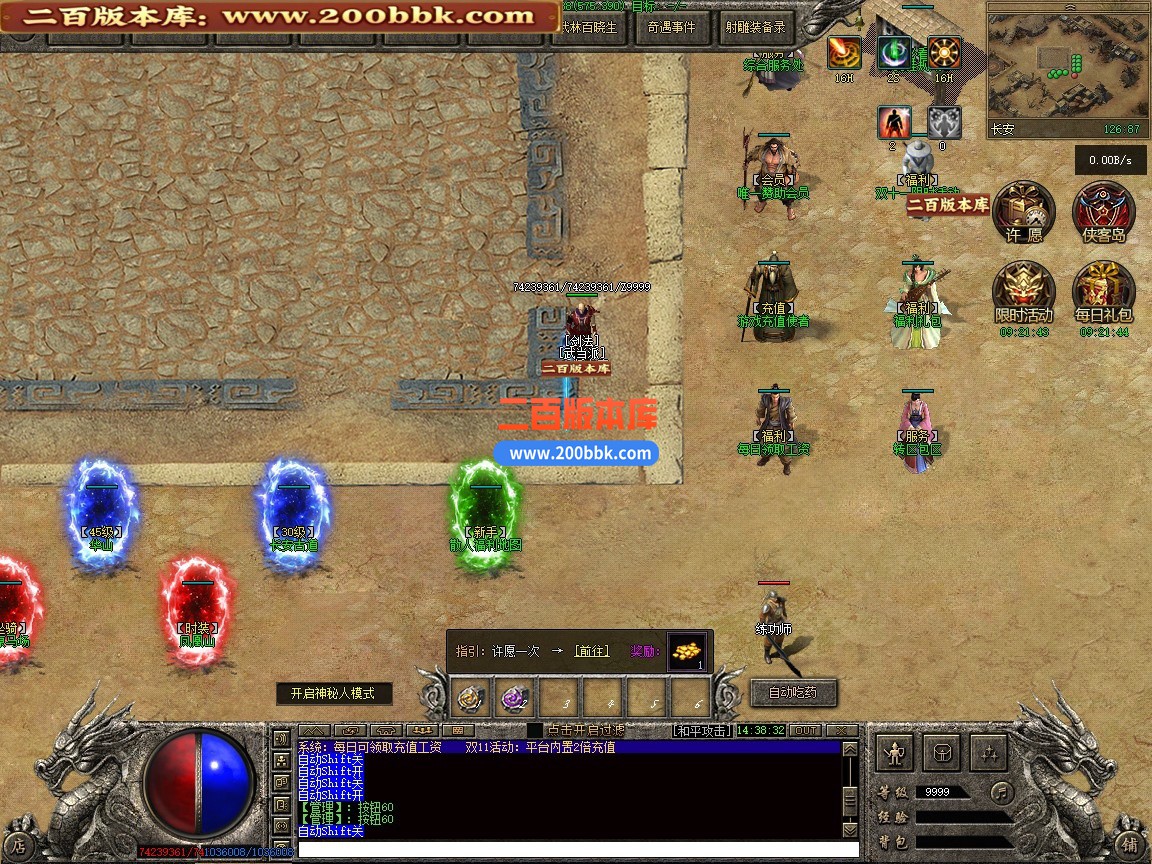The image size is (1152, 864).
Task: Use the purple ring in hotbar slot 2
Action: coord(517,697)
